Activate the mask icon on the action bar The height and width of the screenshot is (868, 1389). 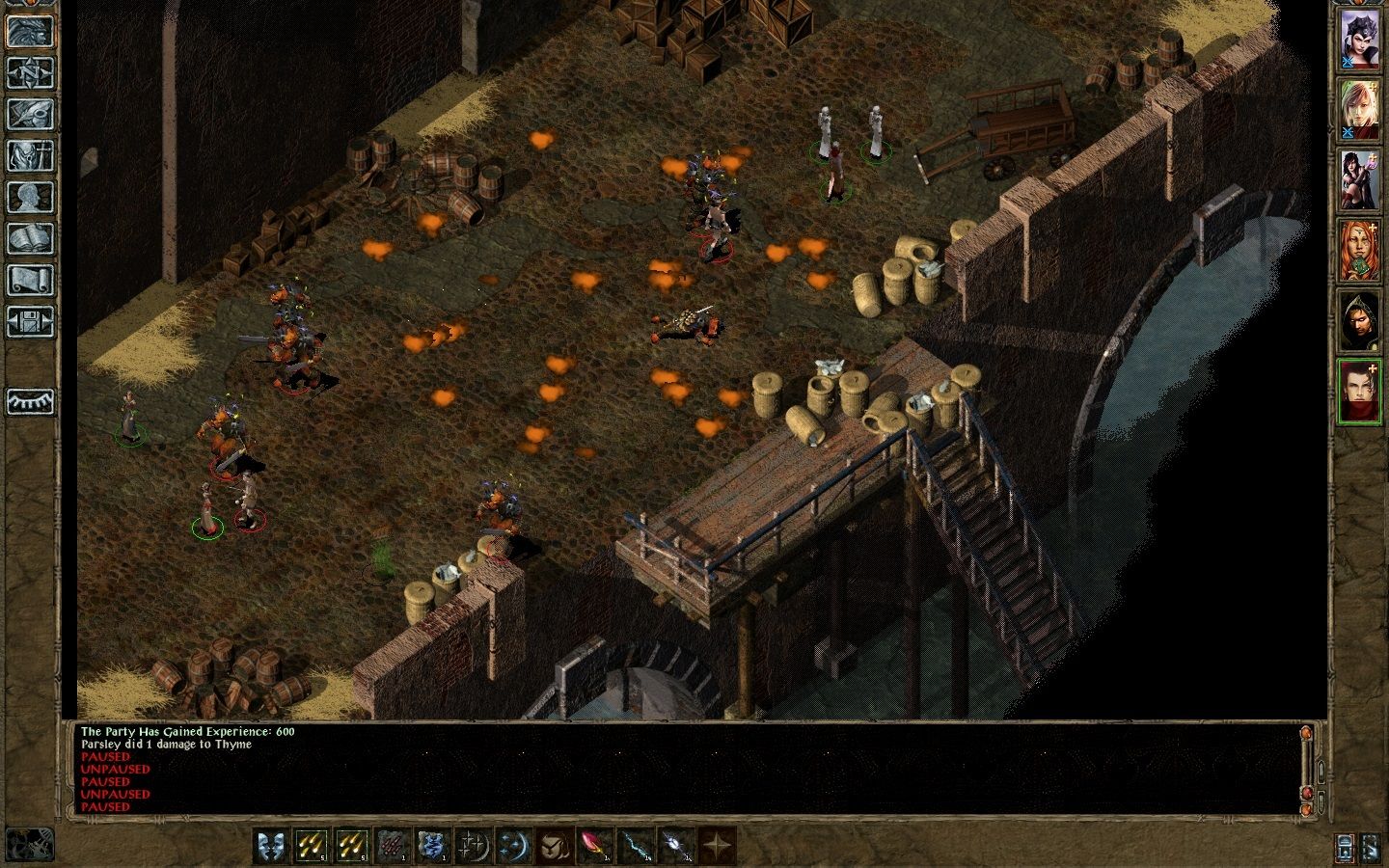coord(270,846)
